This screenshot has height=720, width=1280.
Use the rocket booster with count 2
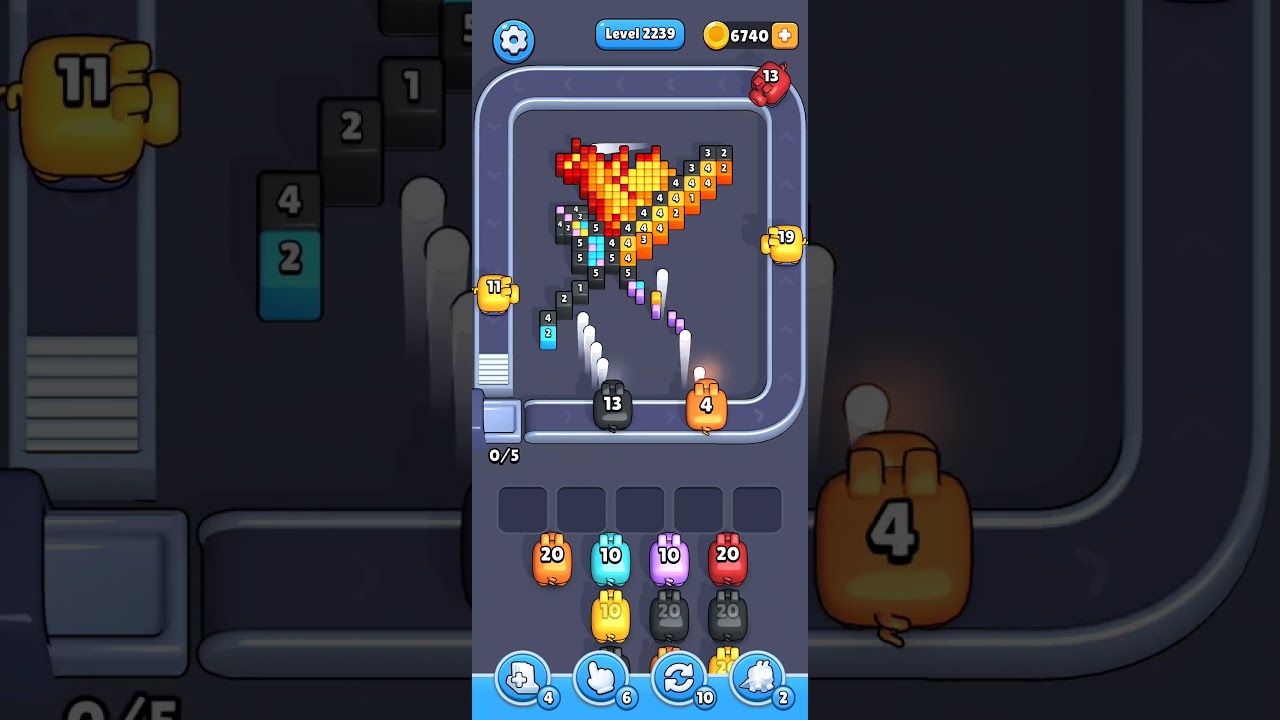click(x=758, y=678)
